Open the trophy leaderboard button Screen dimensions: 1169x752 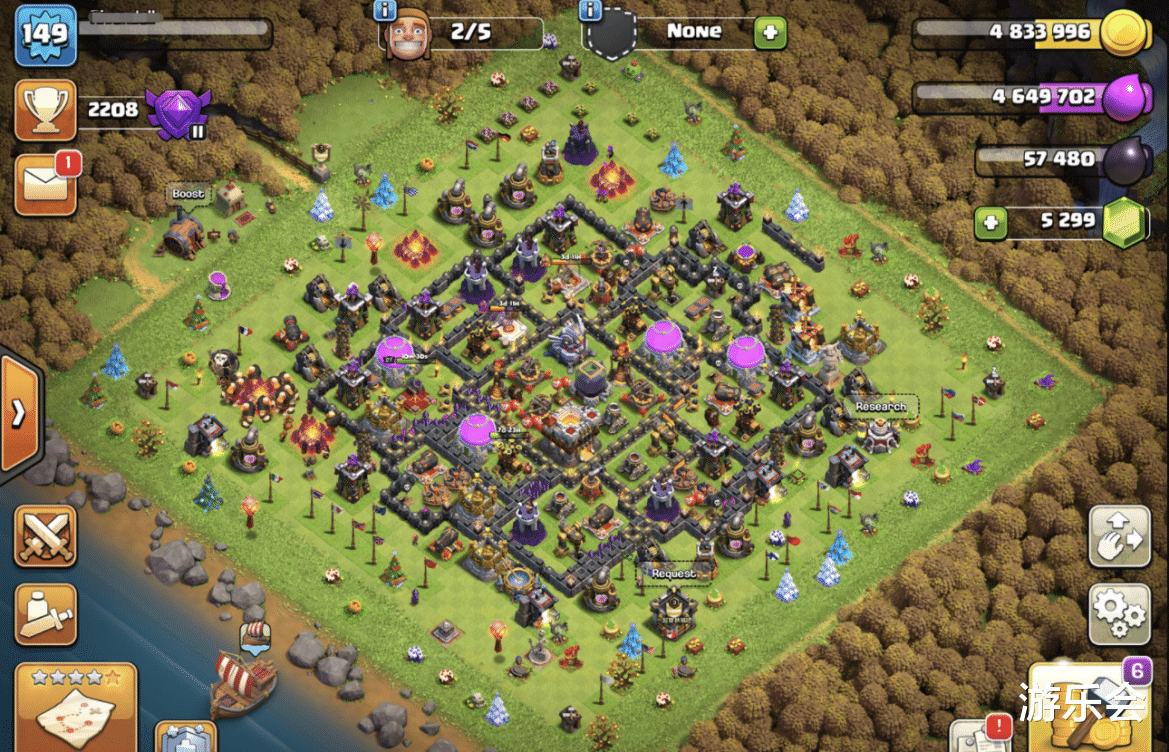(45, 110)
